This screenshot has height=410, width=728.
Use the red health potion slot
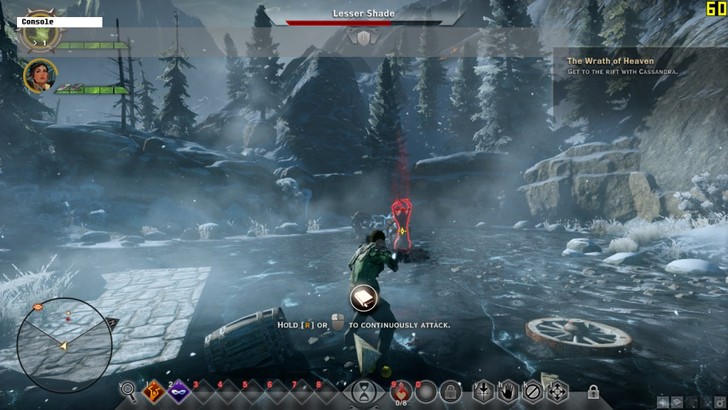point(402,392)
